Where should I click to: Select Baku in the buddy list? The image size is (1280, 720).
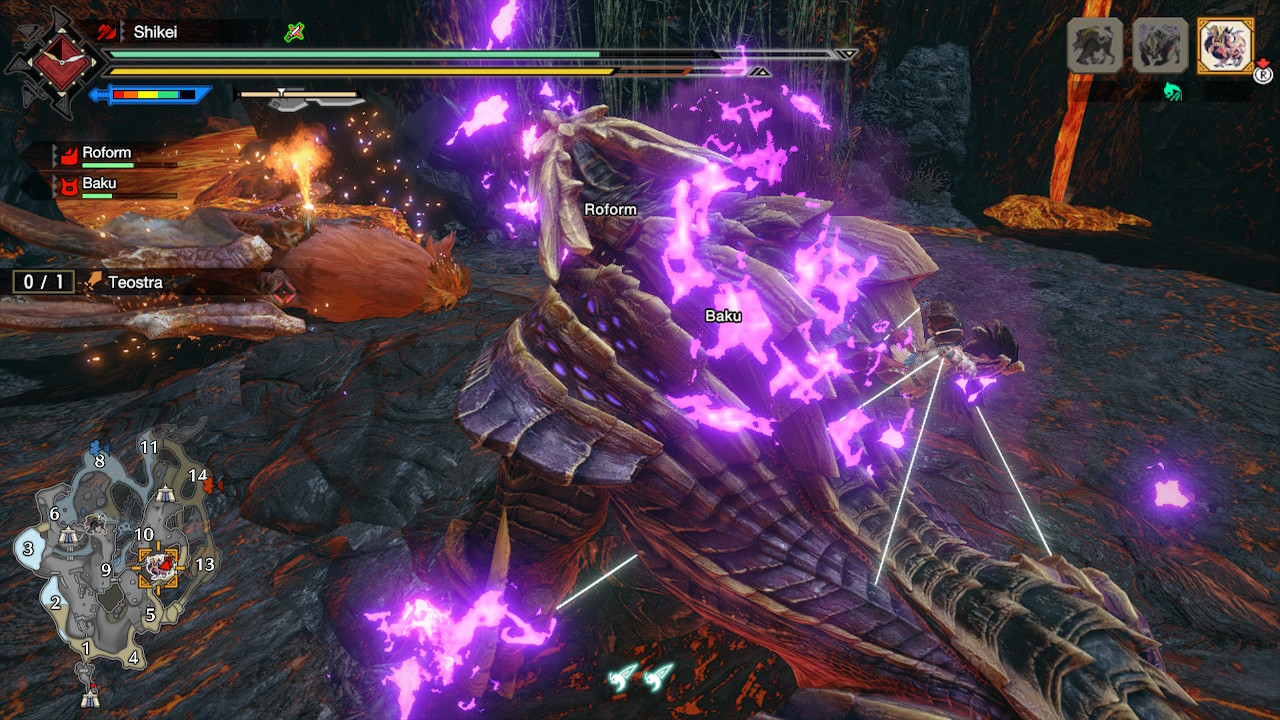click(99, 185)
